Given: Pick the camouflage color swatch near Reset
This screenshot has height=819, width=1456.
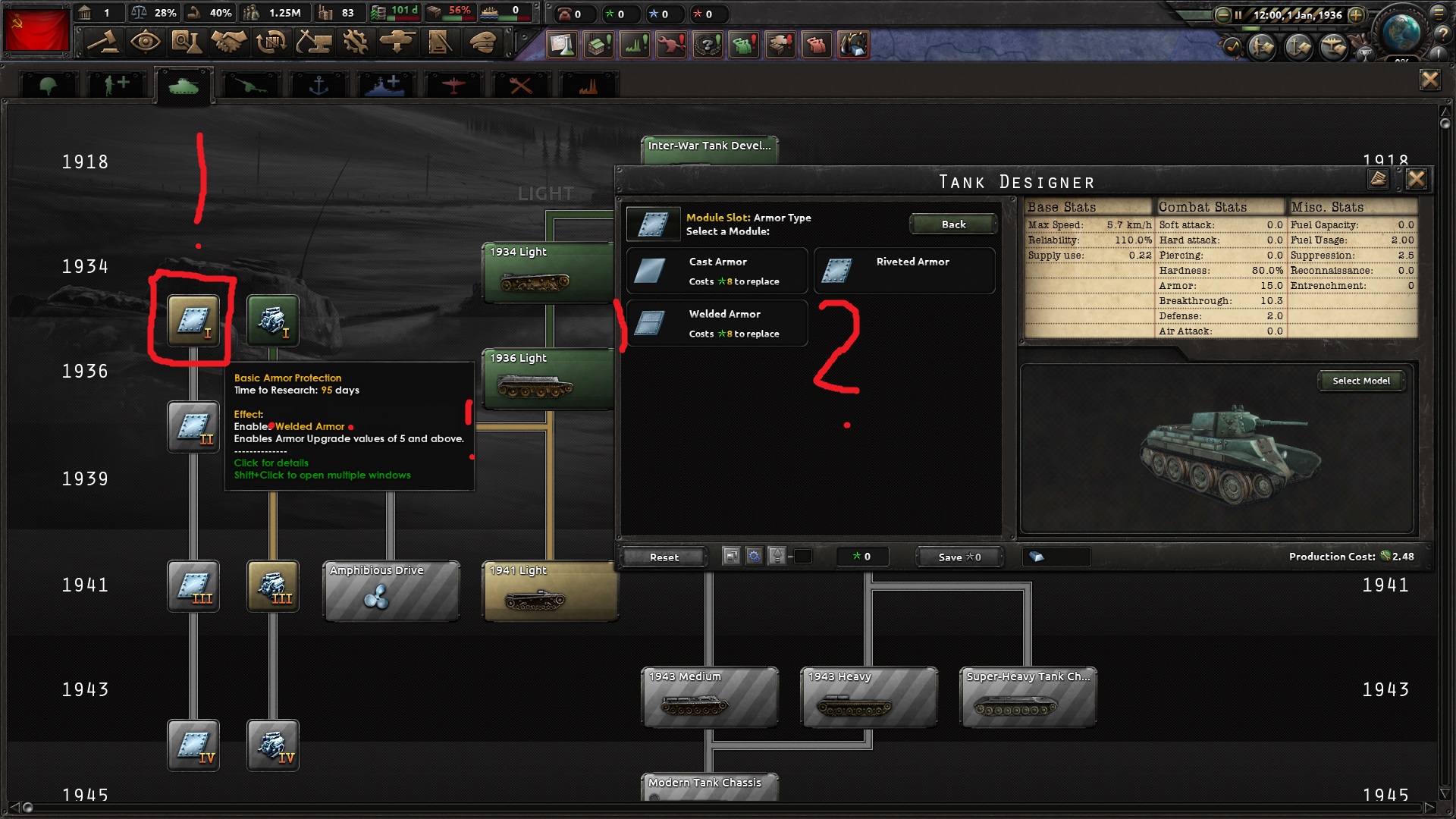Looking at the screenshot, I should point(802,556).
